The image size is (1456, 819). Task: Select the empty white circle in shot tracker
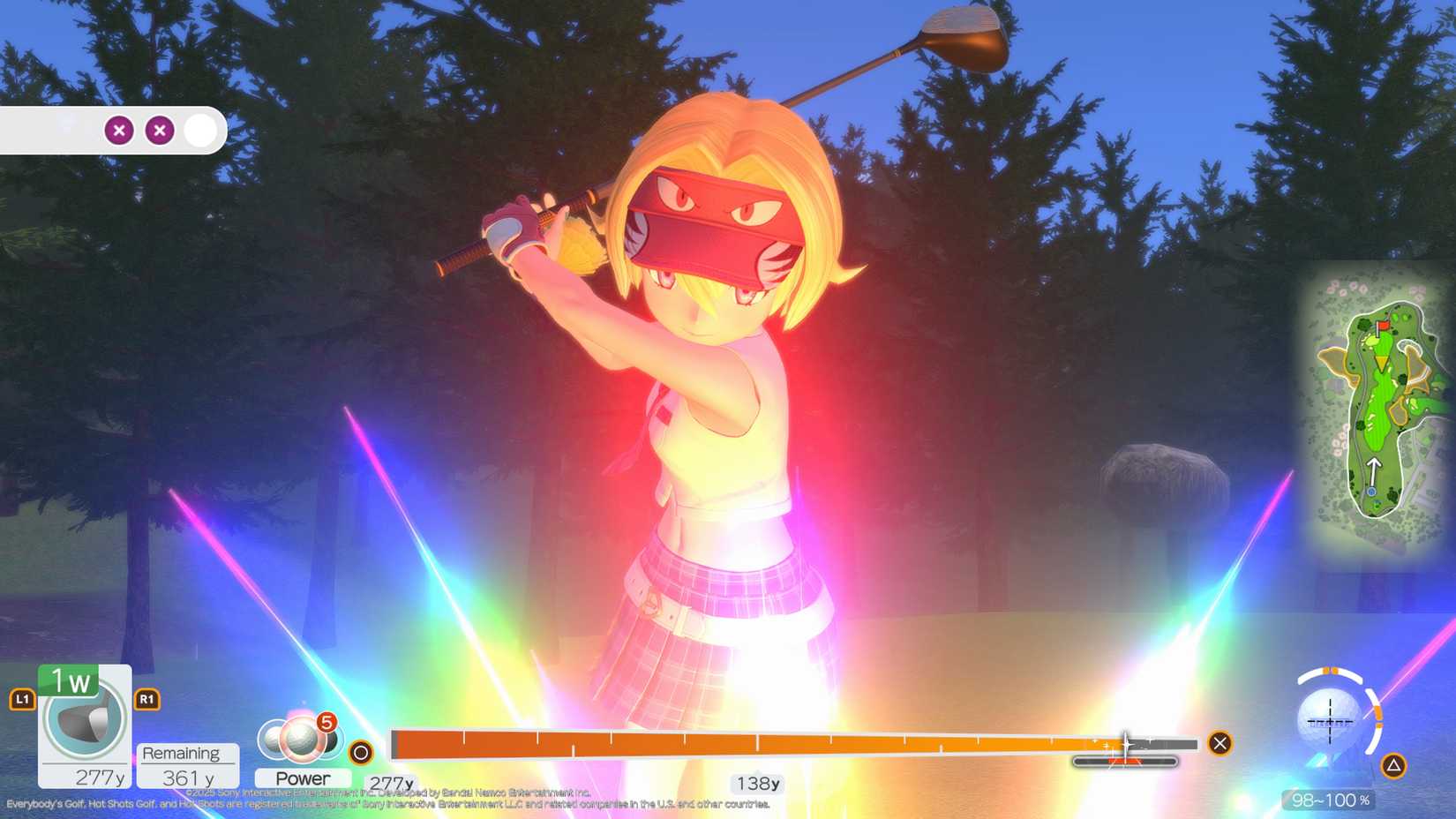pyautogui.click(x=201, y=130)
